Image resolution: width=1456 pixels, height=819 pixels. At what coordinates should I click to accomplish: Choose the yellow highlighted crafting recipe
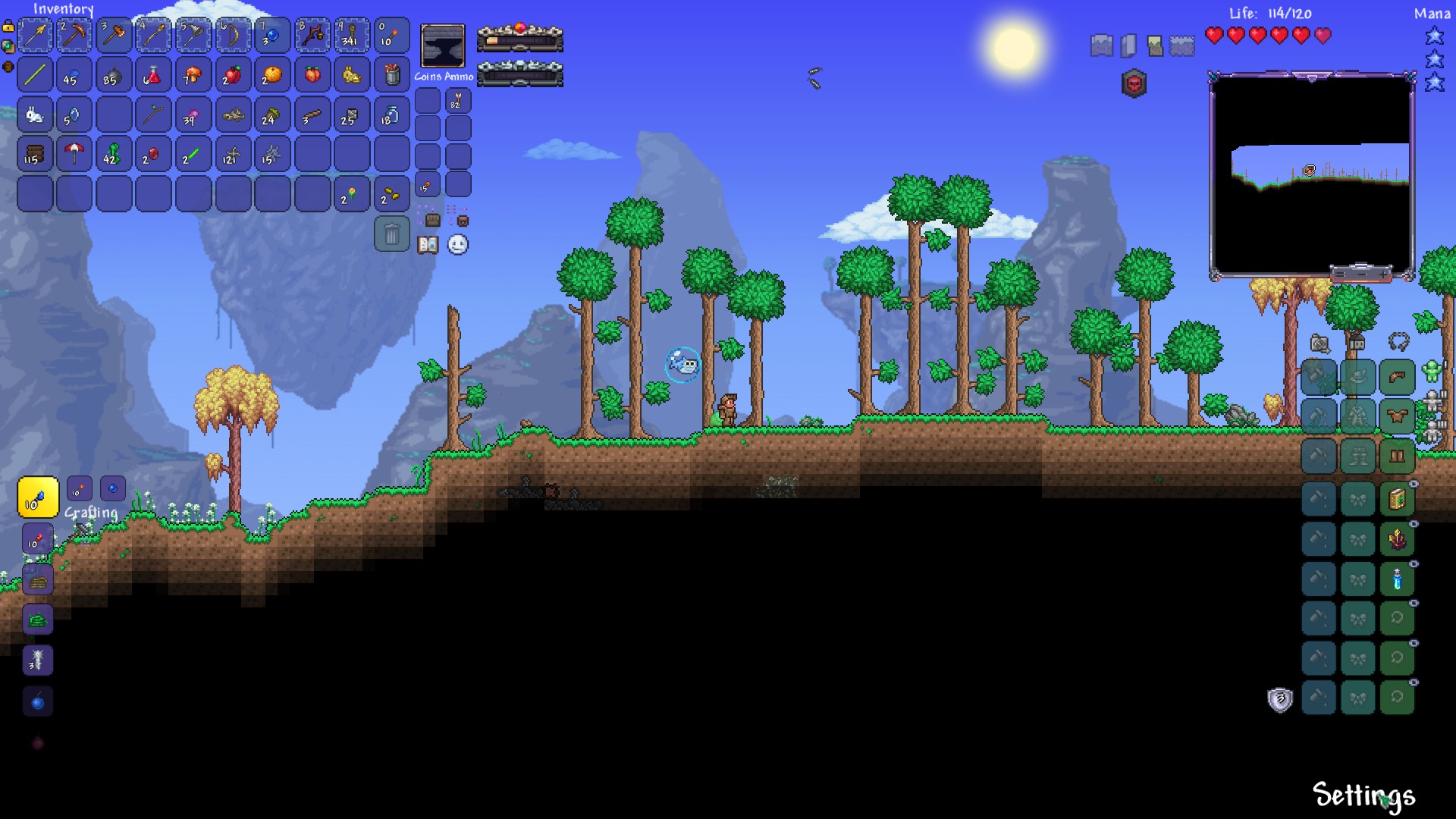(38, 497)
